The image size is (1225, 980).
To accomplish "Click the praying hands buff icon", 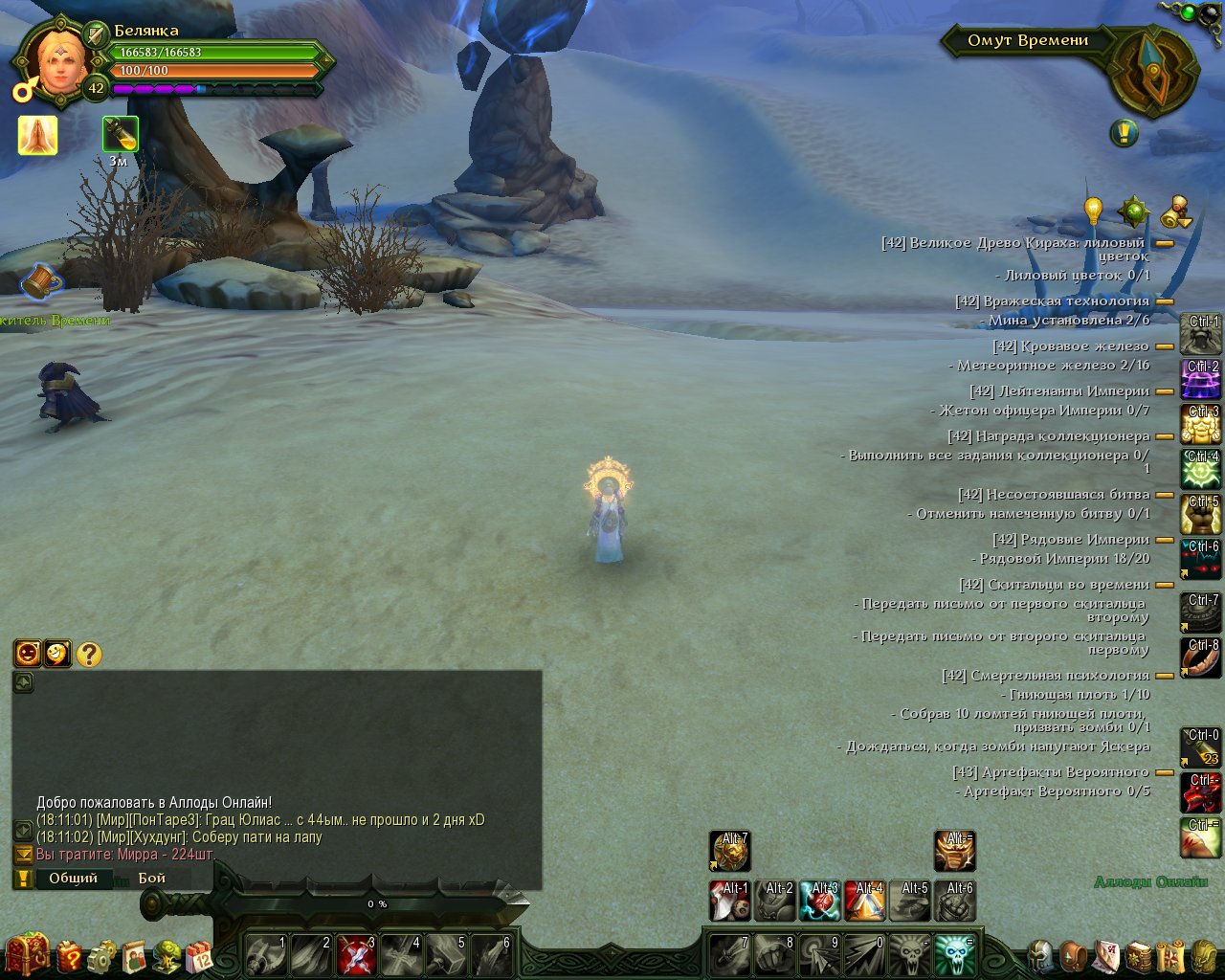I will click(37, 136).
